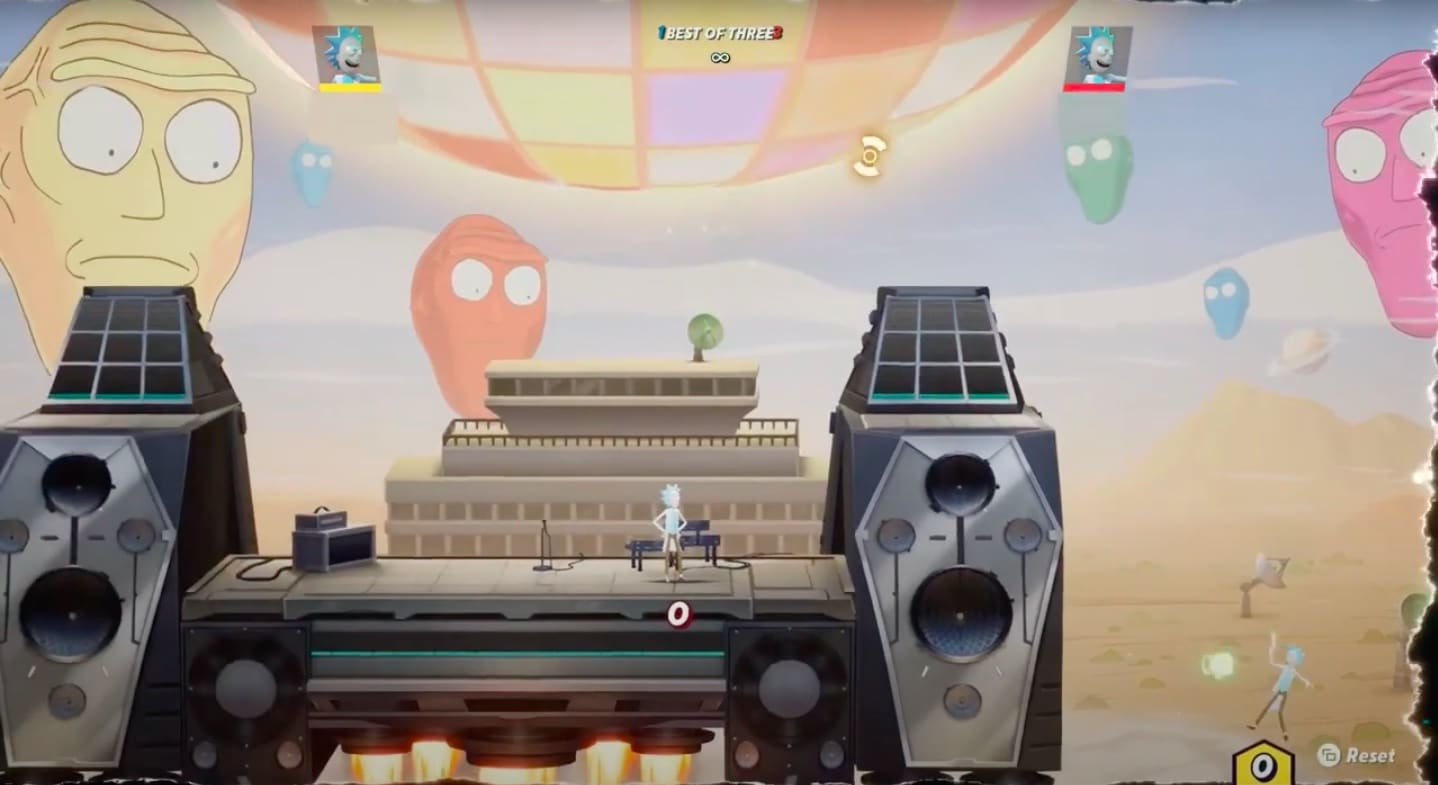Select the Rick portrait with red bar

coord(1098,56)
